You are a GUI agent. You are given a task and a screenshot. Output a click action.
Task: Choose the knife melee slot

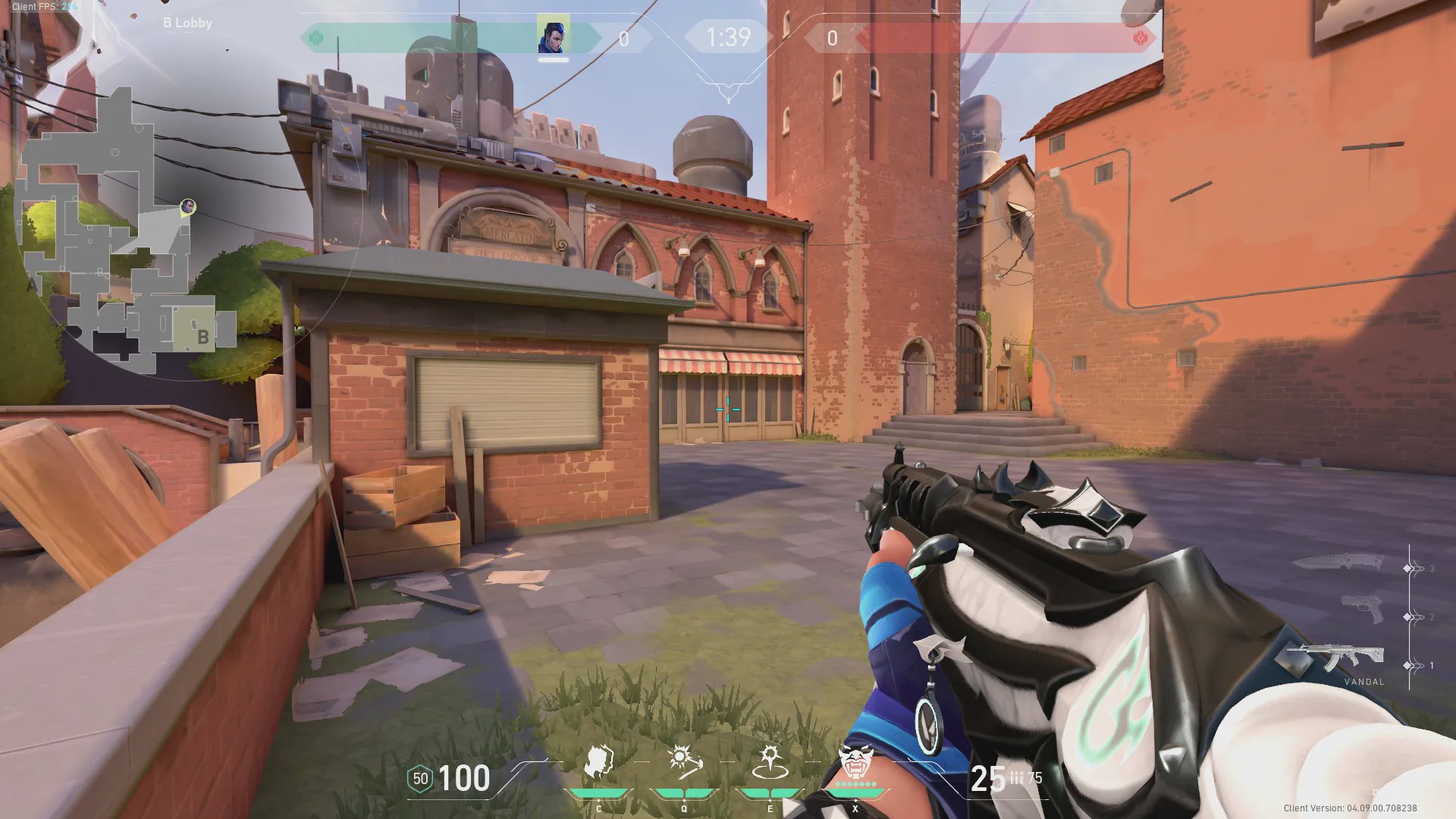click(1340, 563)
